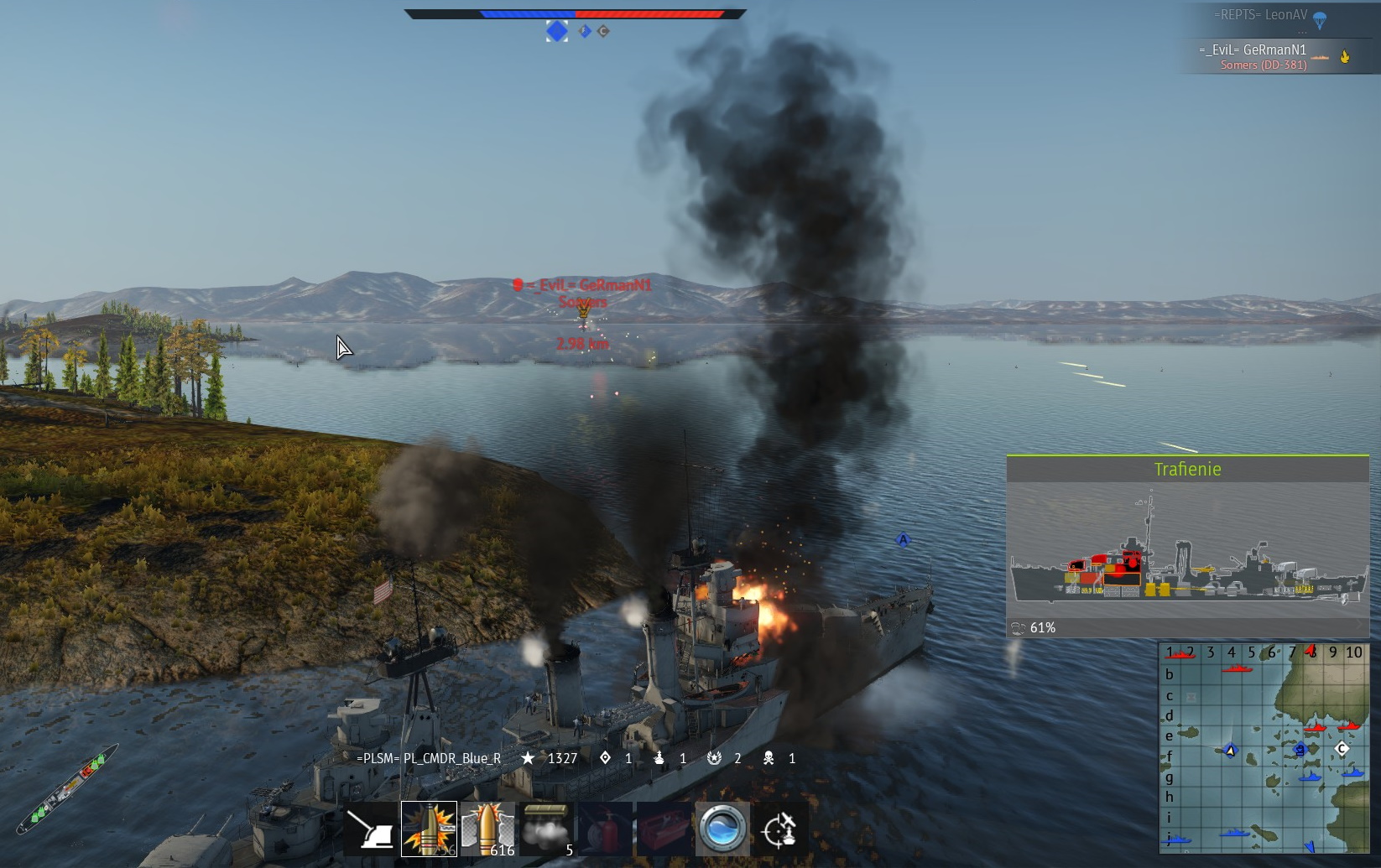Activate the porthole unwatering pump icon

722,829
